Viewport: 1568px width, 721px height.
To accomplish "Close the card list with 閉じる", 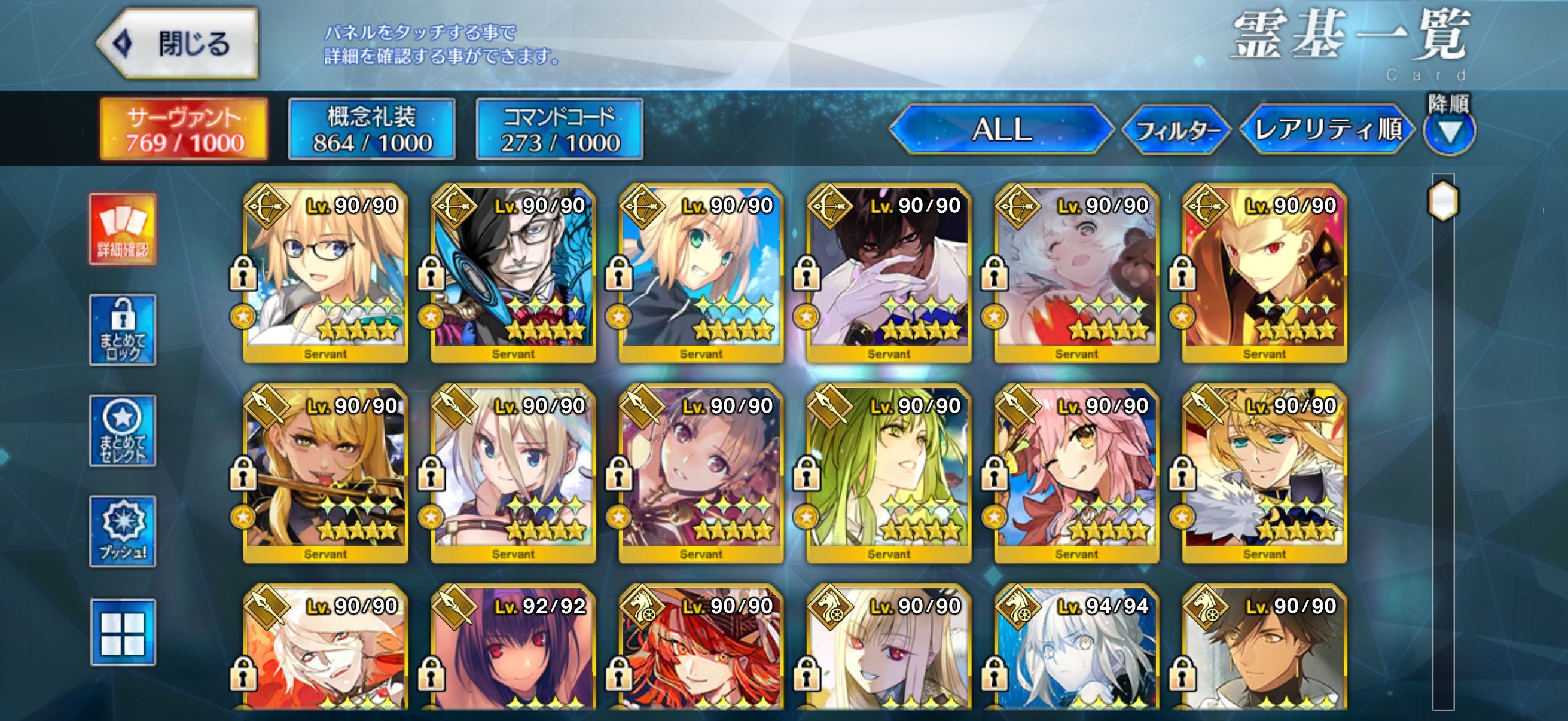I will pyautogui.click(x=178, y=44).
